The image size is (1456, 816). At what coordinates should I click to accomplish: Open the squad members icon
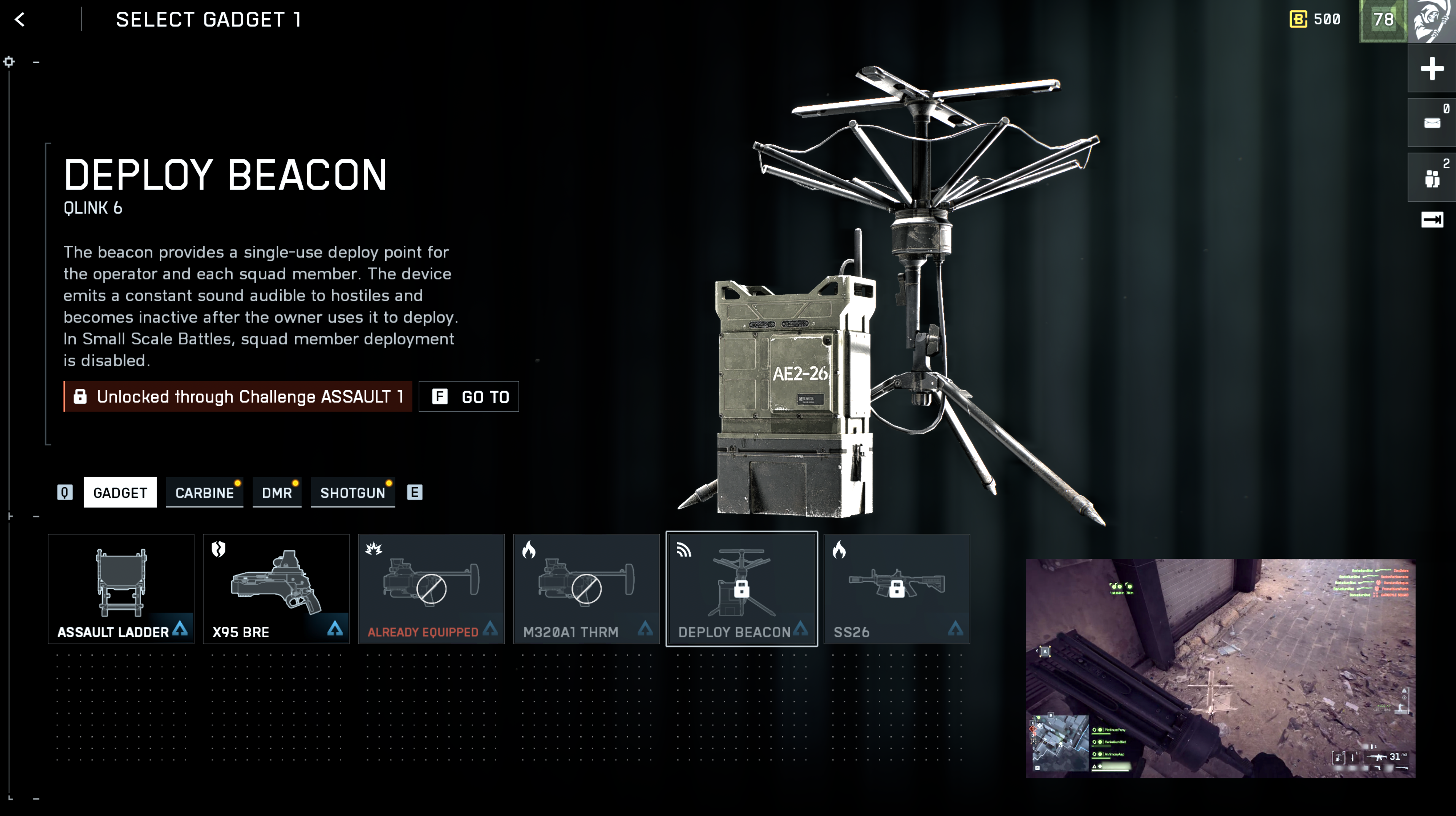coord(1432,178)
